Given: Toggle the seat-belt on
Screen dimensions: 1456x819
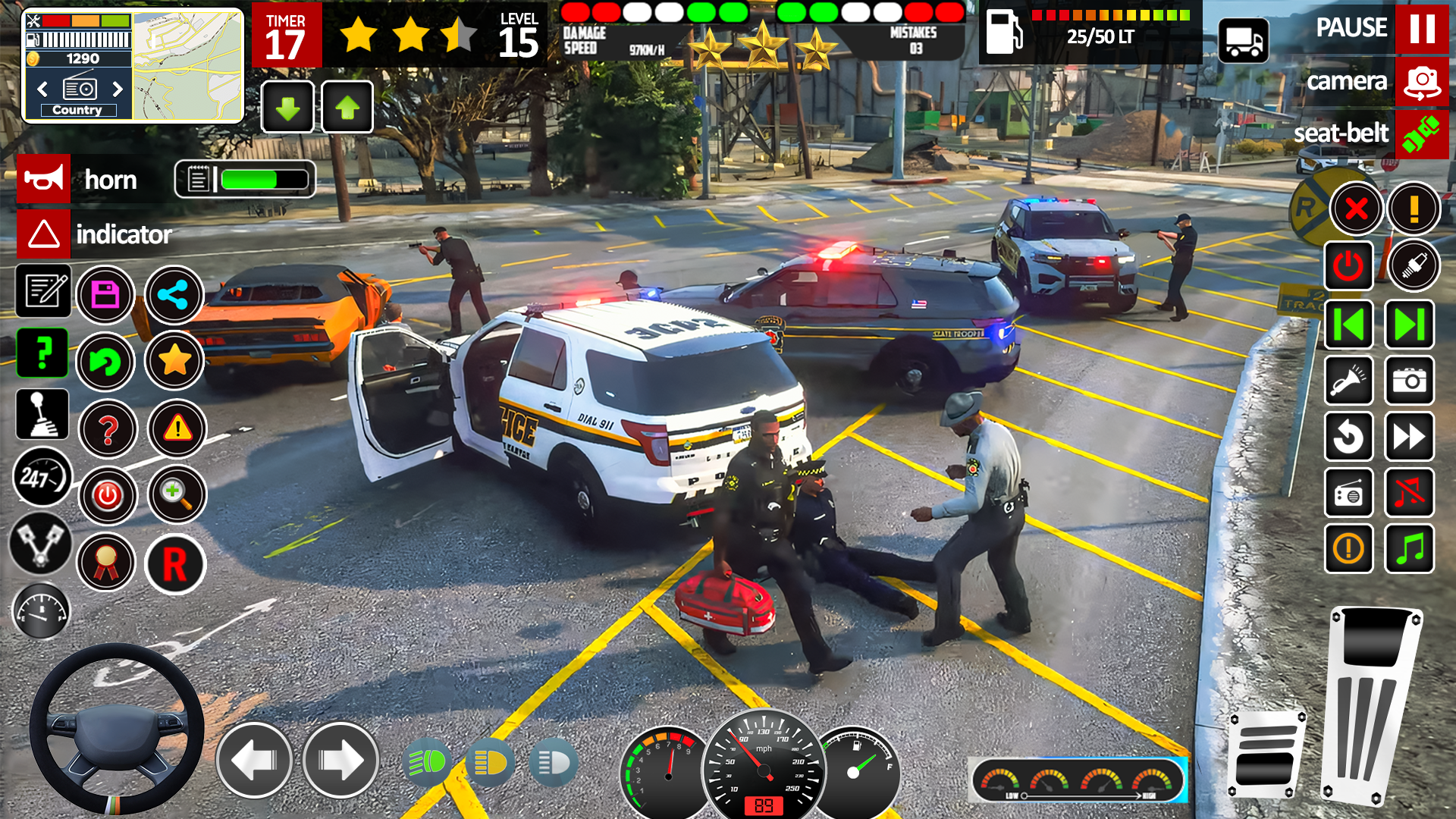Looking at the screenshot, I should pyautogui.click(x=1422, y=134).
